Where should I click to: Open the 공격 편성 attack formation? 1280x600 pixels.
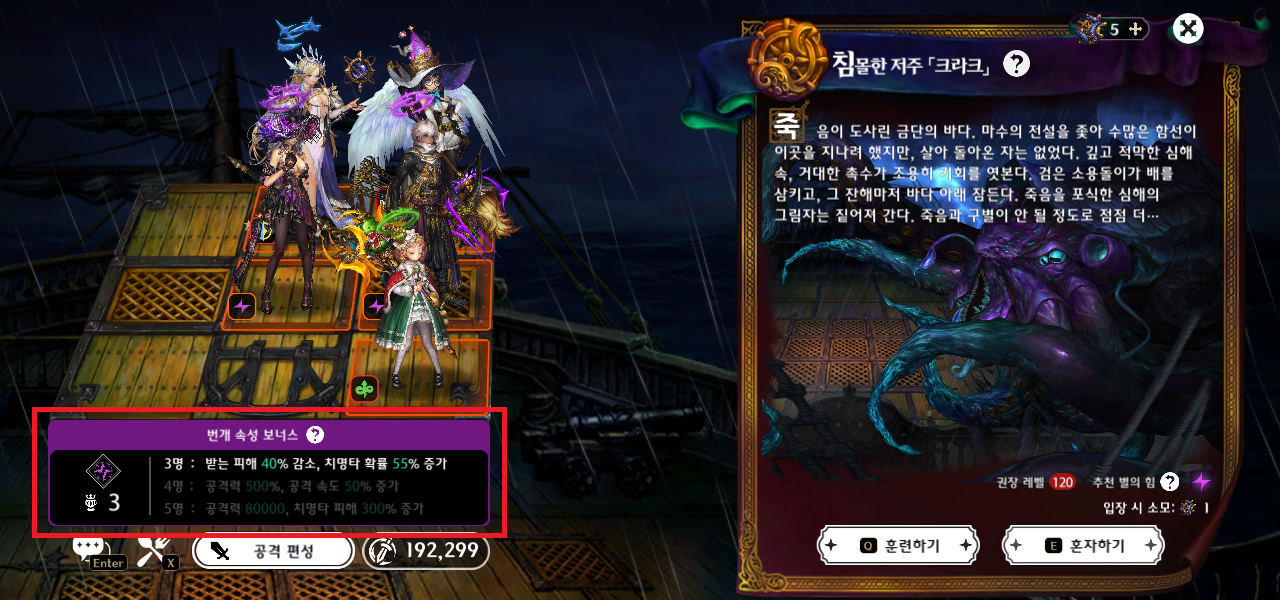tap(273, 551)
